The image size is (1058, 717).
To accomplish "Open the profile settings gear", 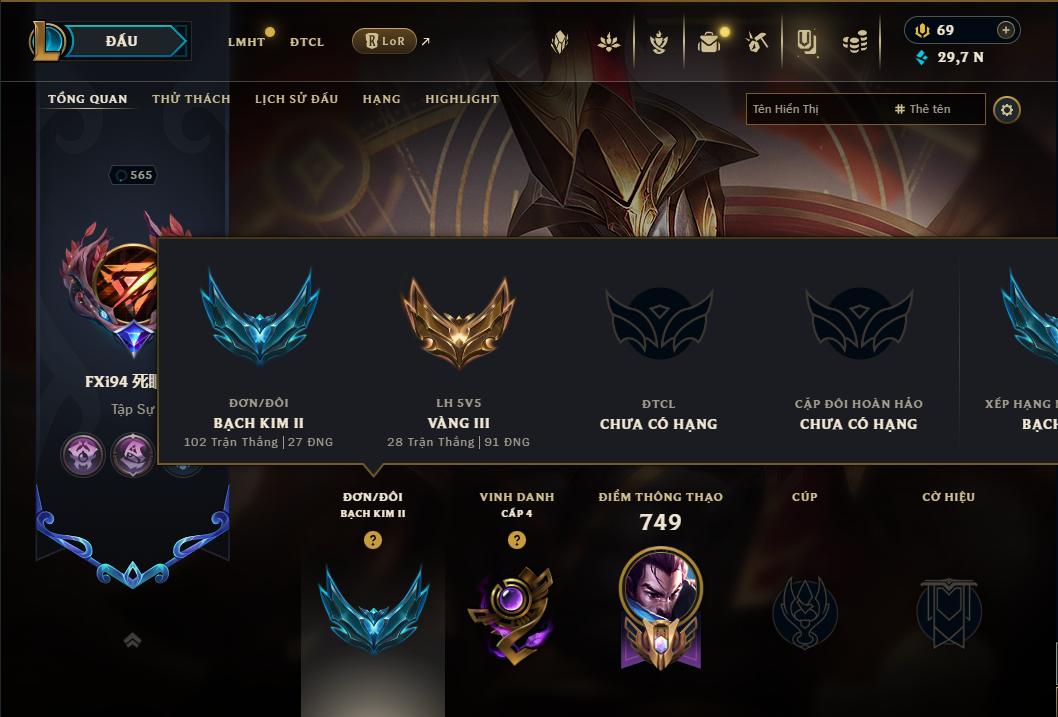I will pyautogui.click(x=1007, y=109).
